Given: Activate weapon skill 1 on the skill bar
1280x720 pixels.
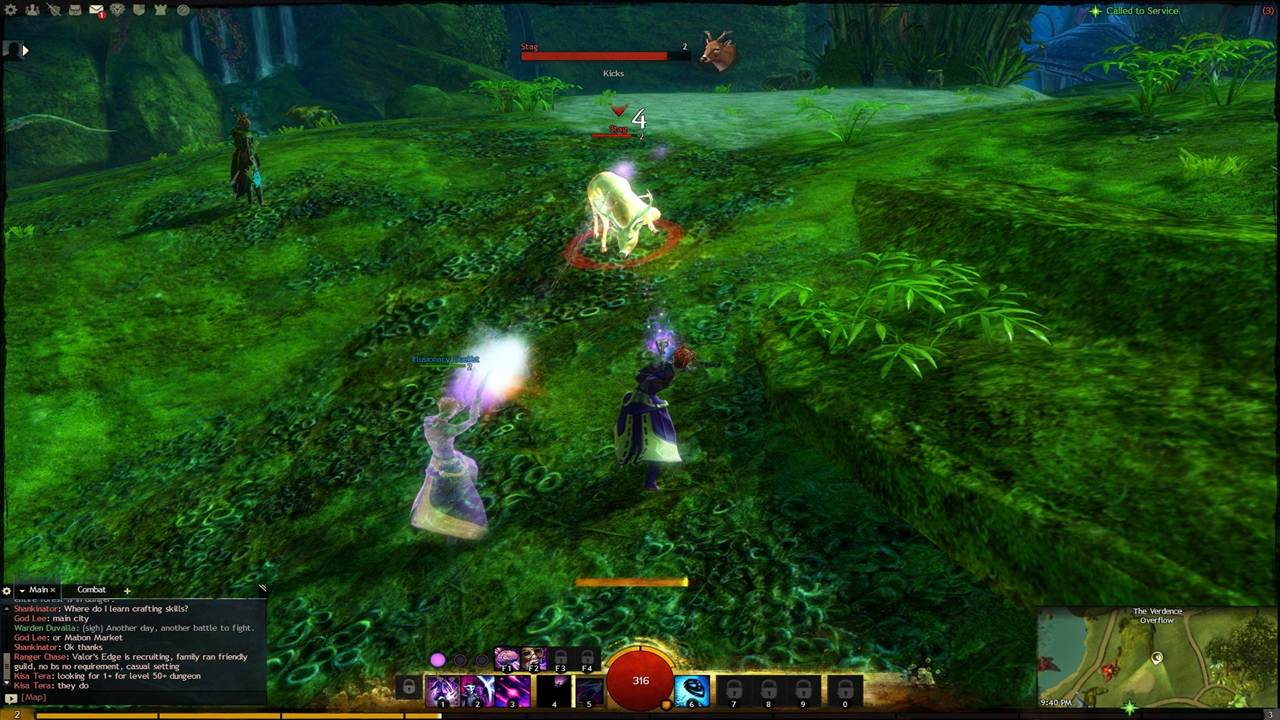Looking at the screenshot, I should 441,691.
